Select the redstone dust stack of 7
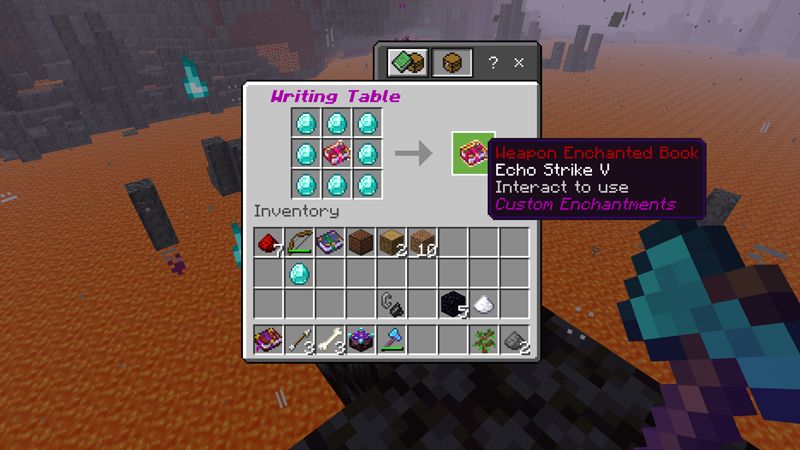This screenshot has width=800, height=450. point(268,241)
